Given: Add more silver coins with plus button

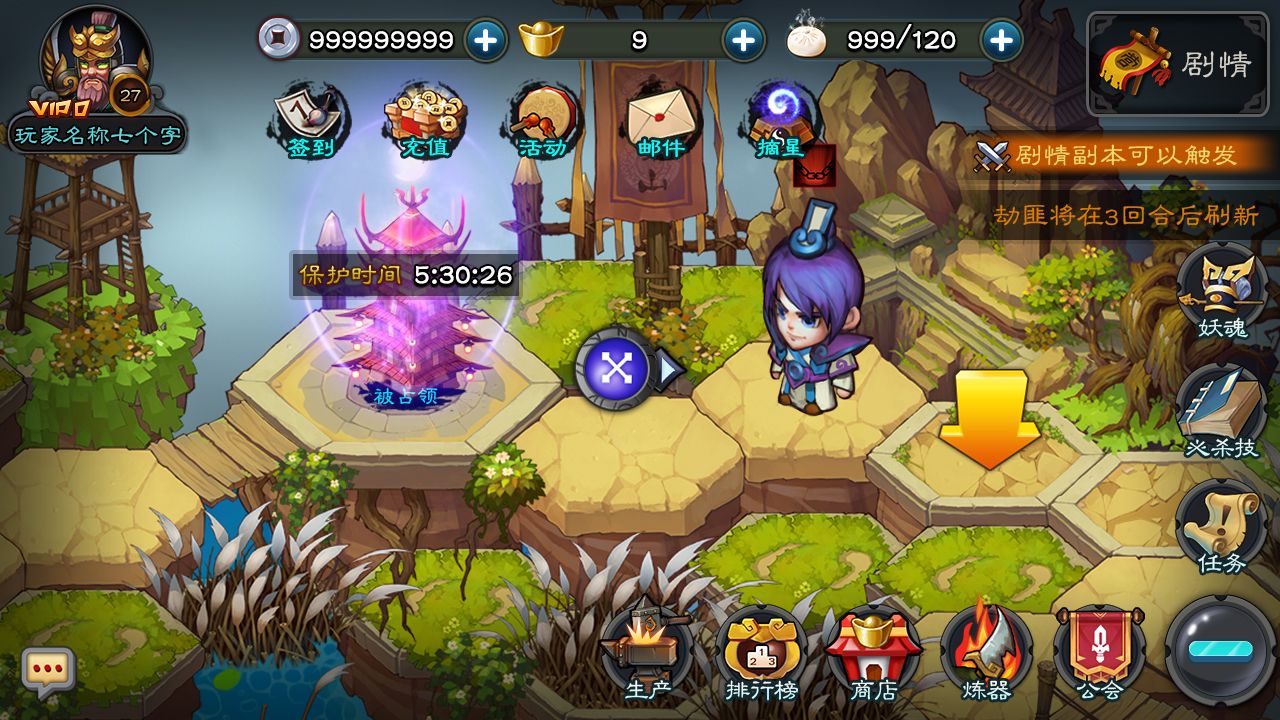Looking at the screenshot, I should [486, 40].
